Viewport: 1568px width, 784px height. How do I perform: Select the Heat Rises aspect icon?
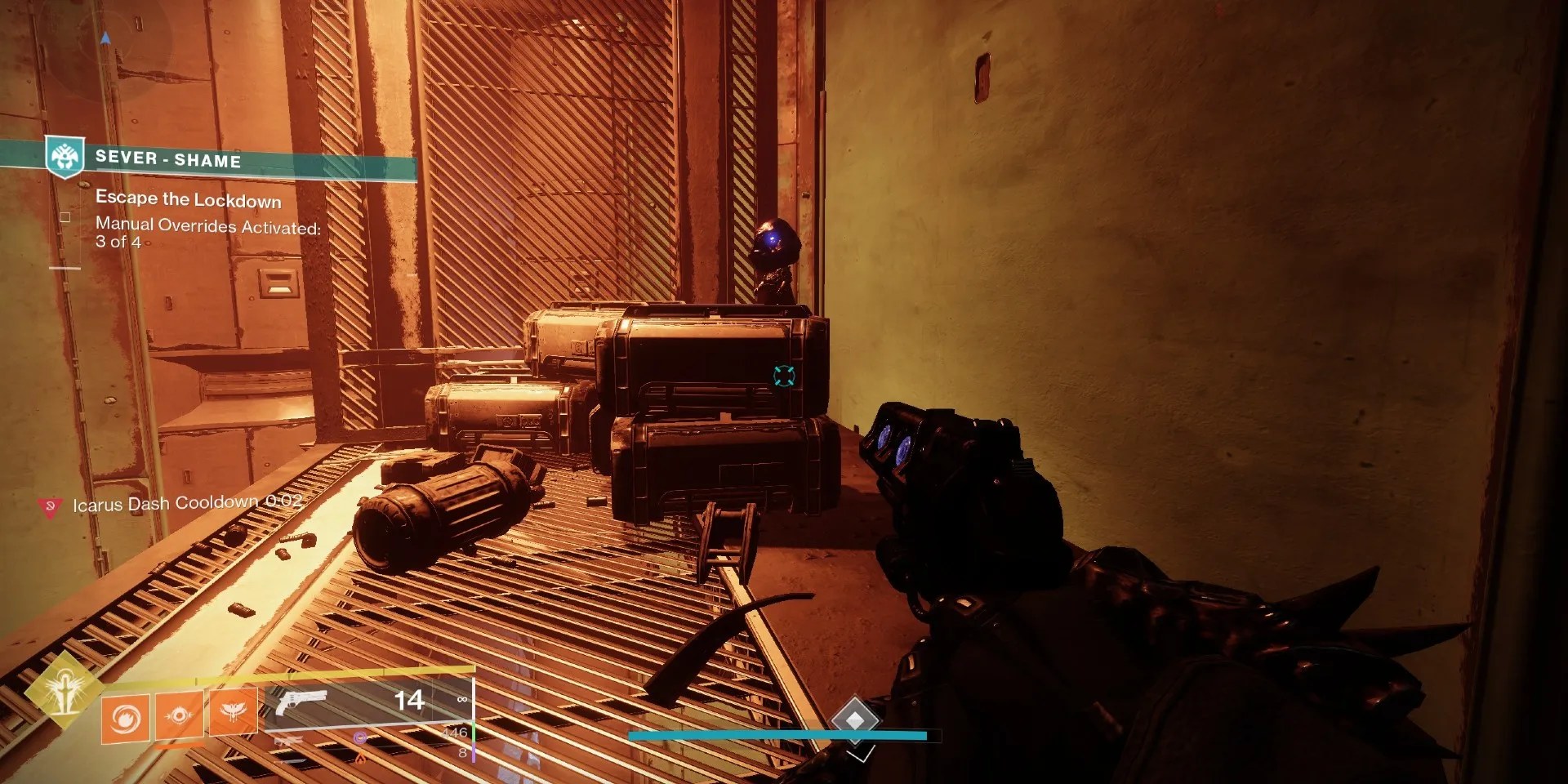point(233,713)
